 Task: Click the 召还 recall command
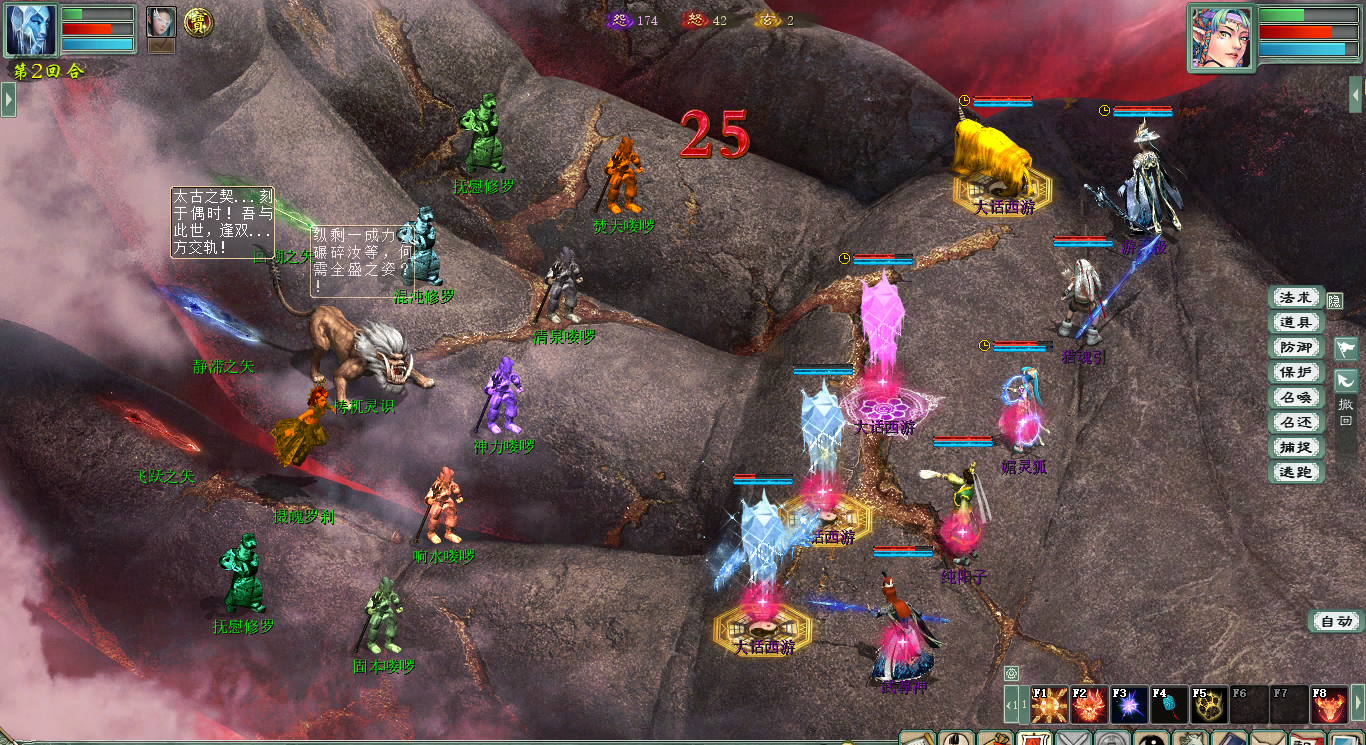(x=1296, y=423)
